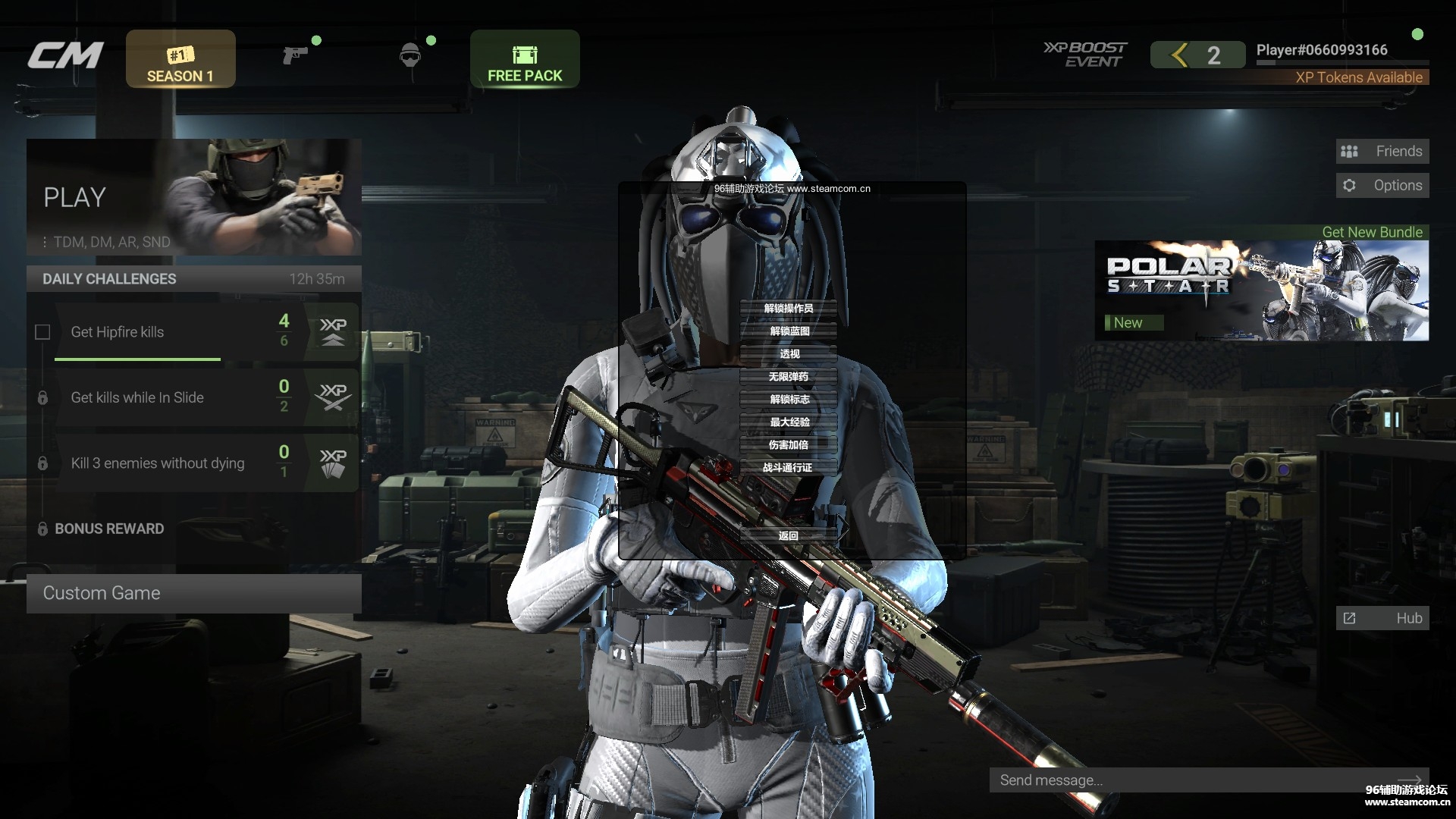Select the Get kills while In Slide challenge
This screenshot has width=1456, height=819.
pyautogui.click(x=137, y=397)
